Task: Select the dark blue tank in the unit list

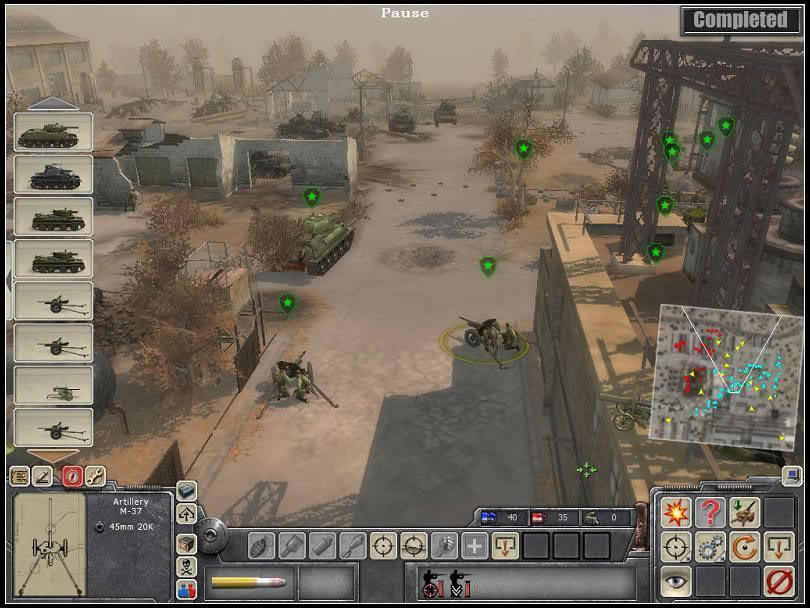Action: pyautogui.click(x=53, y=174)
